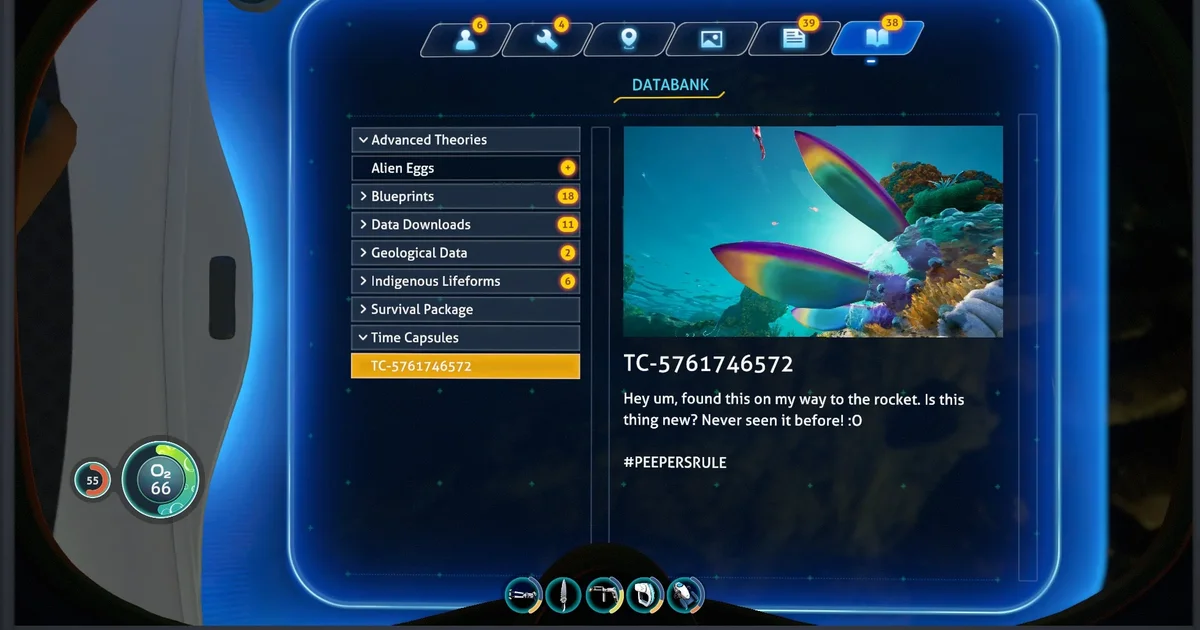Screen dimensions: 1200x630
Task: Expand the Blueprints databank category
Action: (x=465, y=196)
